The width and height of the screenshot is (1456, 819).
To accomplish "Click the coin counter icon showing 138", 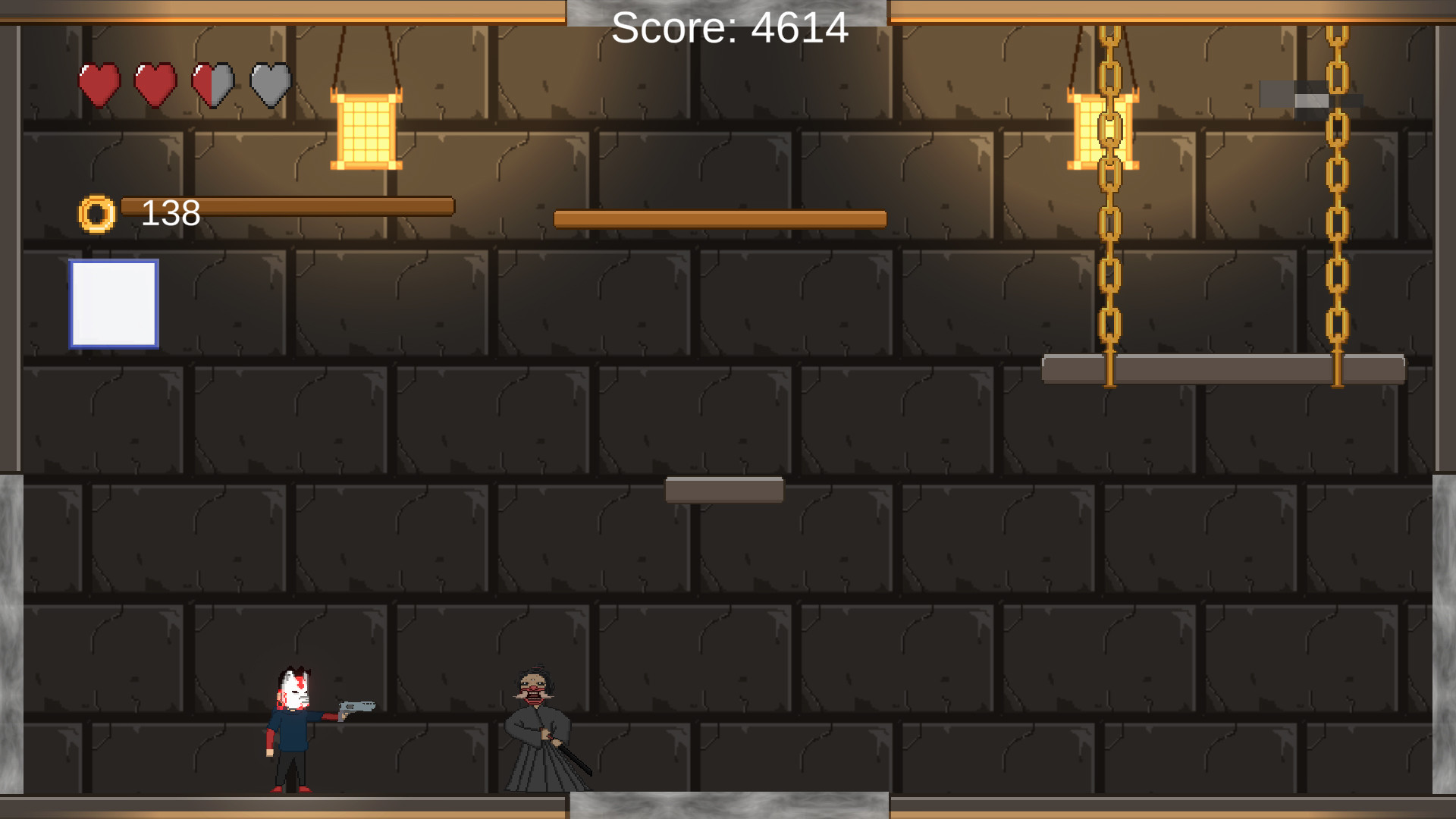I will click(96, 213).
